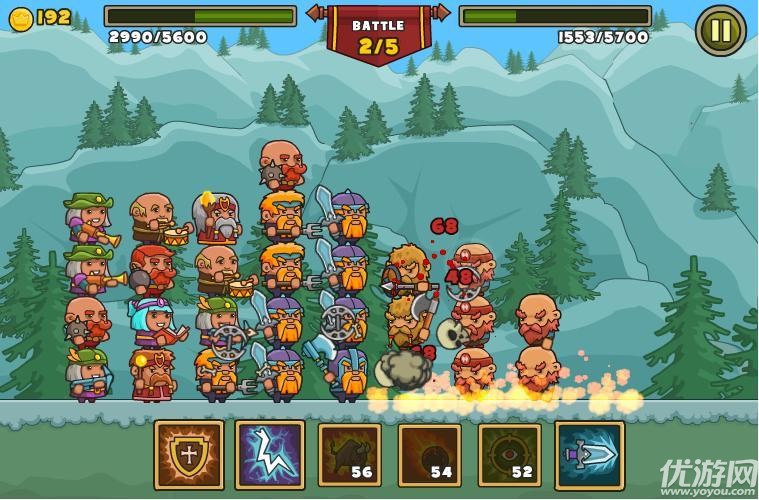Screen dimensions: 759x500
Task: Use the glowing sword strike ability
Action: point(589,455)
